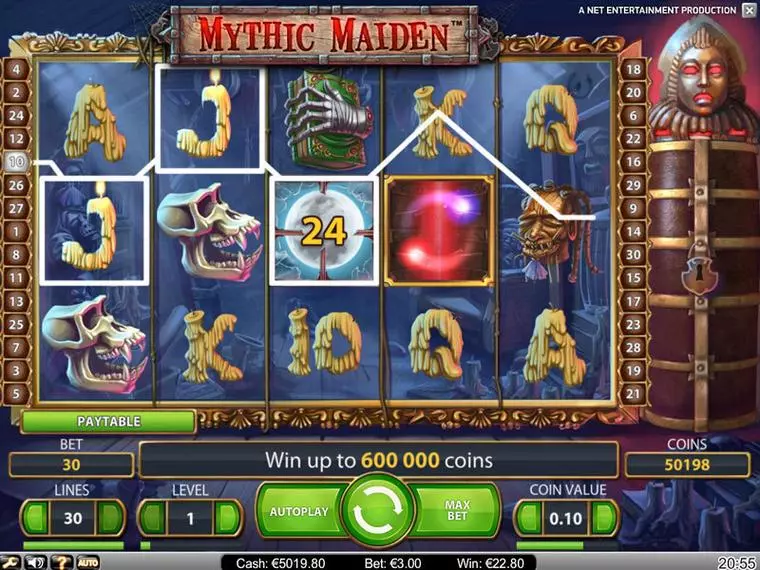Decrease the number of Lines

pyautogui.click(x=35, y=518)
